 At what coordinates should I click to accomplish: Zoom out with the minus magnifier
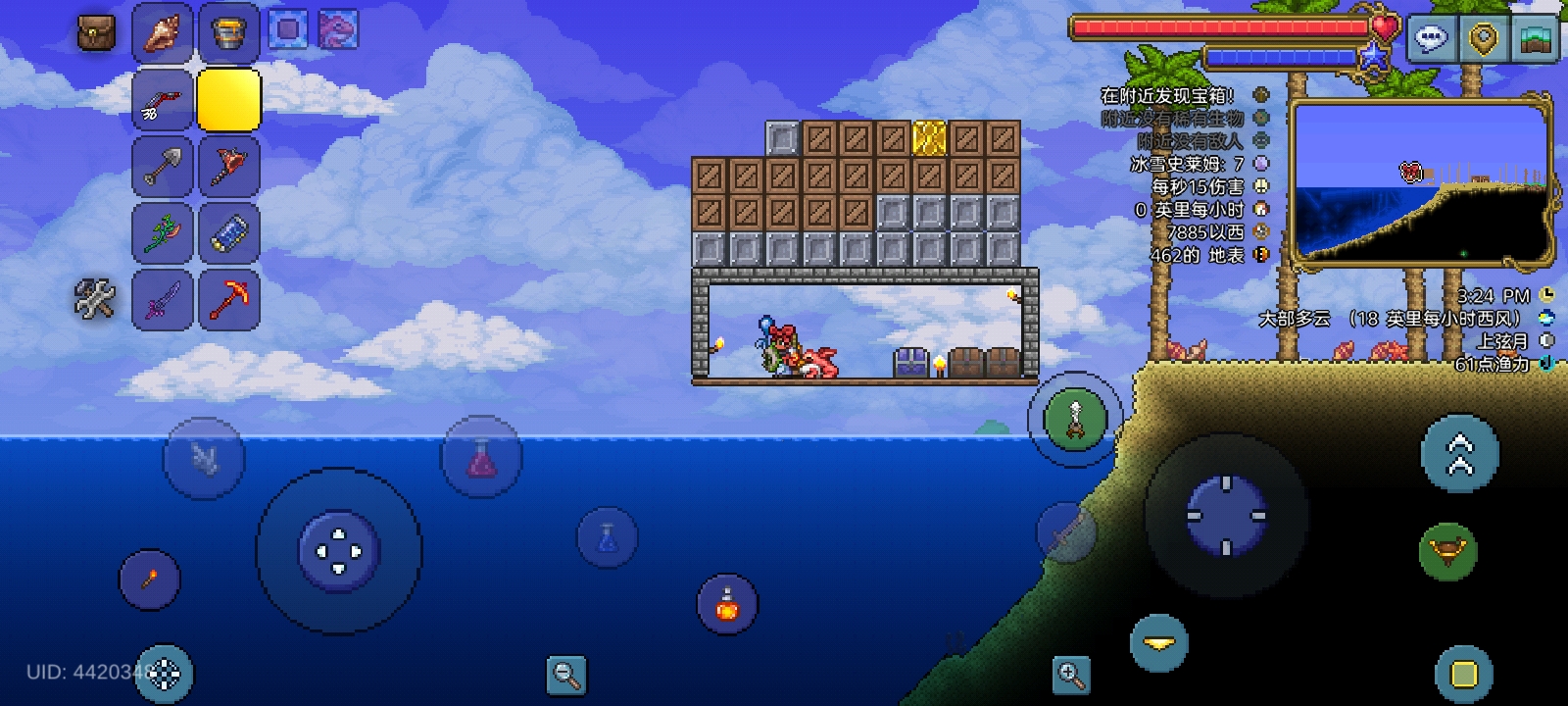[566, 674]
